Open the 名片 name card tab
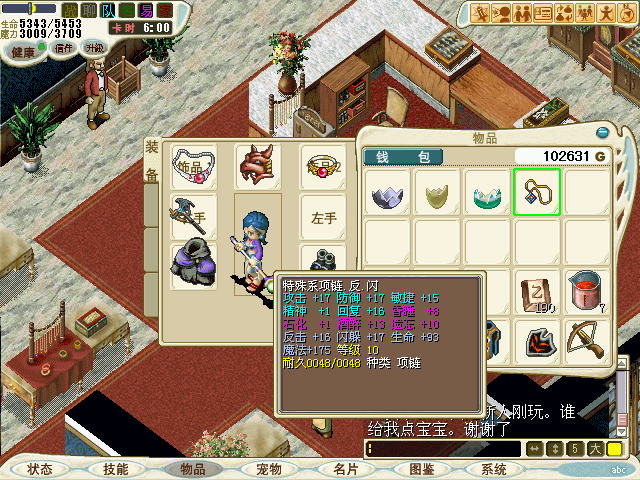Viewport: 640px width, 480px height. (x=345, y=469)
